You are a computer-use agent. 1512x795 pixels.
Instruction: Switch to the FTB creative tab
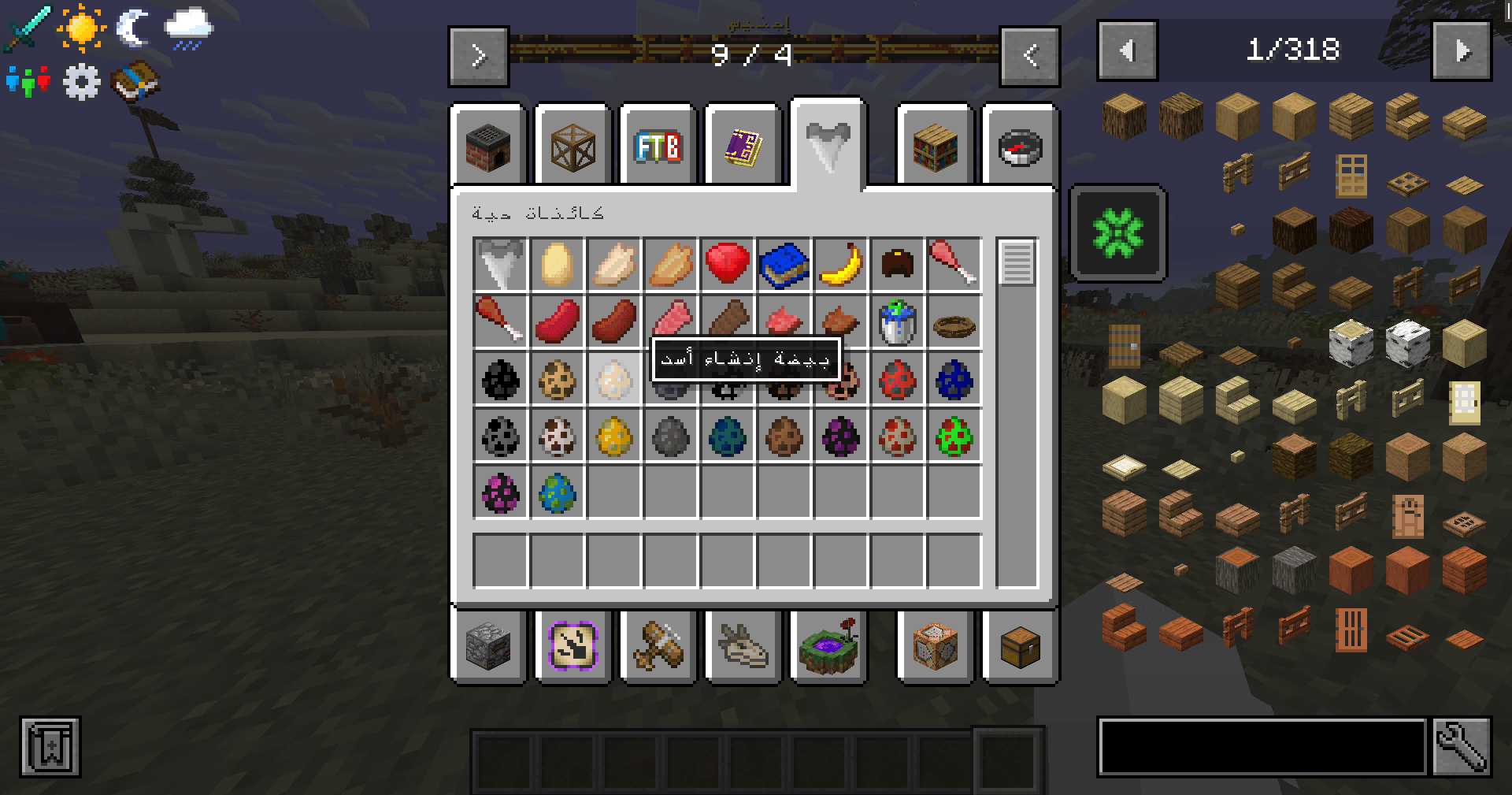click(658, 147)
